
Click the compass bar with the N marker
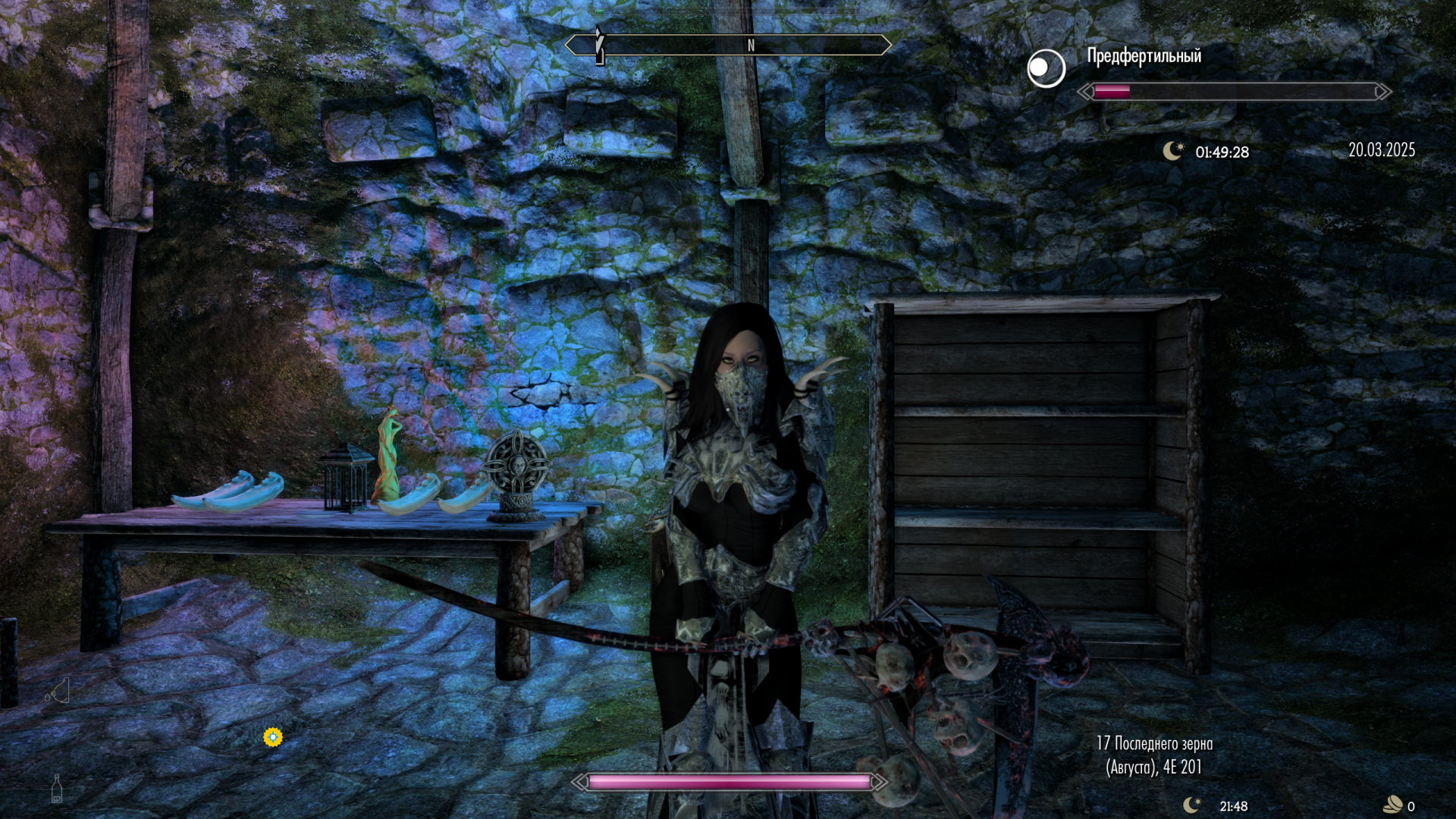[728, 45]
